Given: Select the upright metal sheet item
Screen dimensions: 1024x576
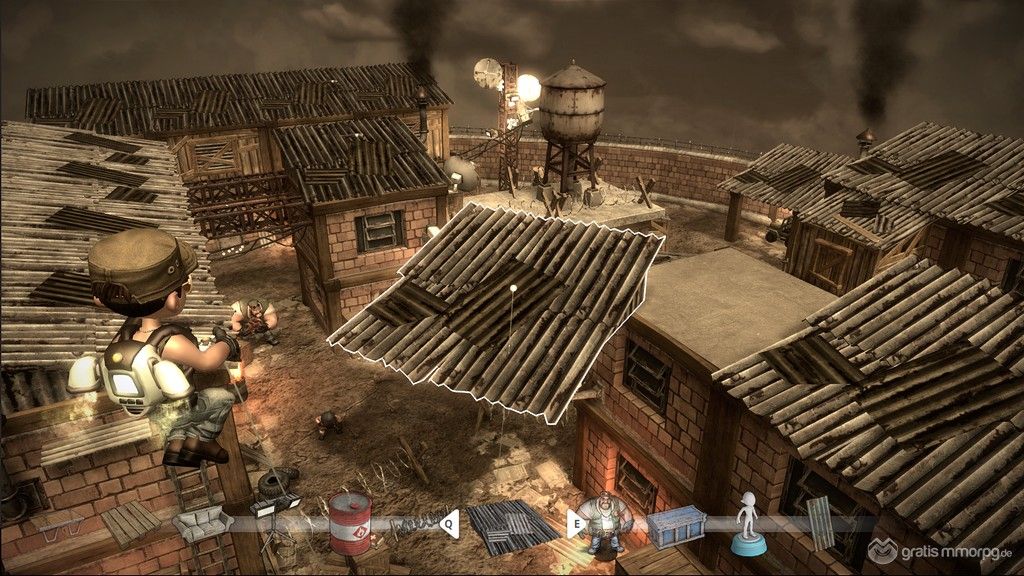Looking at the screenshot, I should click(x=818, y=522).
